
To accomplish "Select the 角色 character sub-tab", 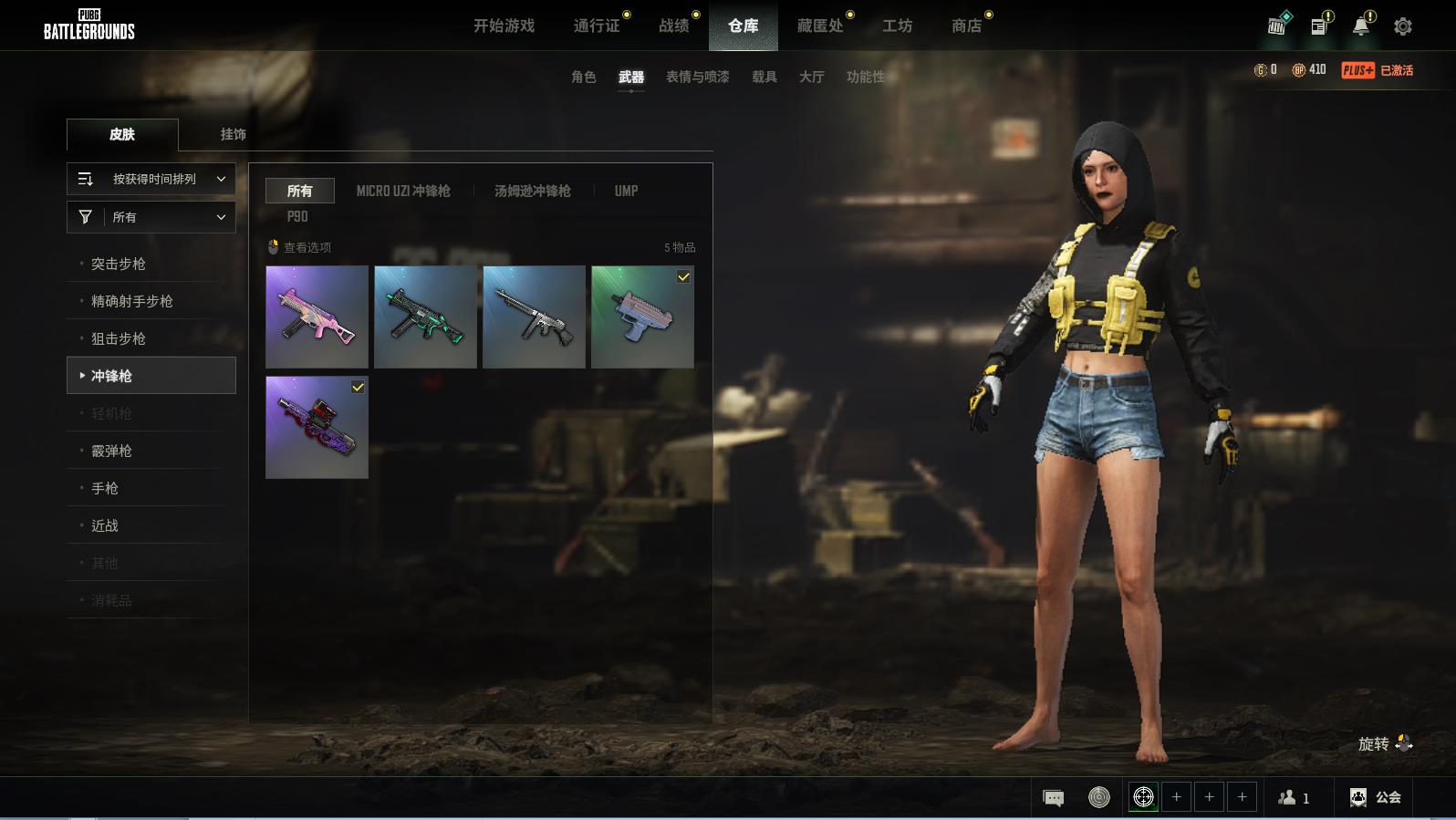I will click(x=583, y=77).
